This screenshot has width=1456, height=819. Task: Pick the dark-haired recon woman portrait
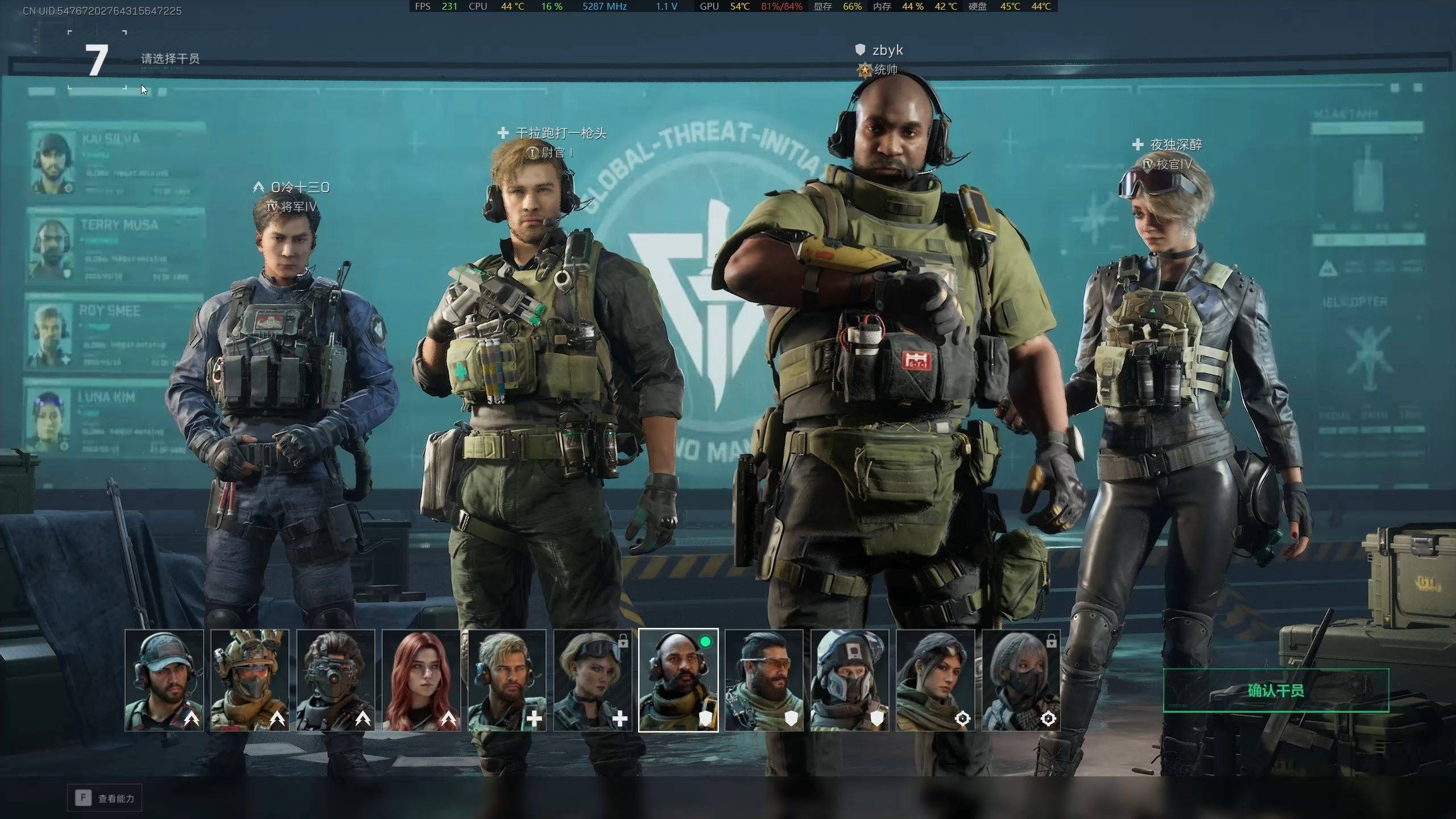(936, 680)
